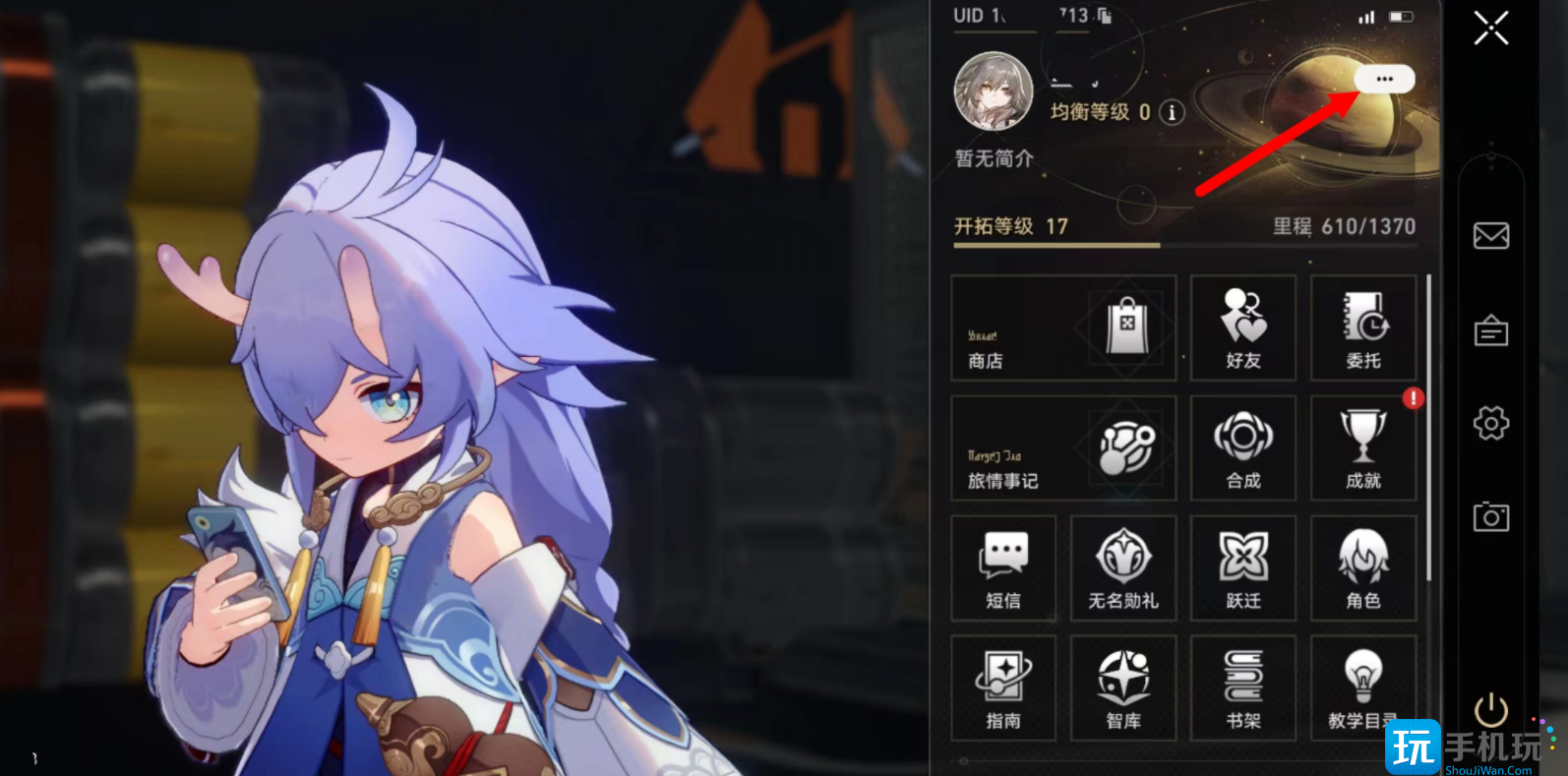Open the 合成 synthesis panel
Screen dimensions: 1568x776
1242,448
